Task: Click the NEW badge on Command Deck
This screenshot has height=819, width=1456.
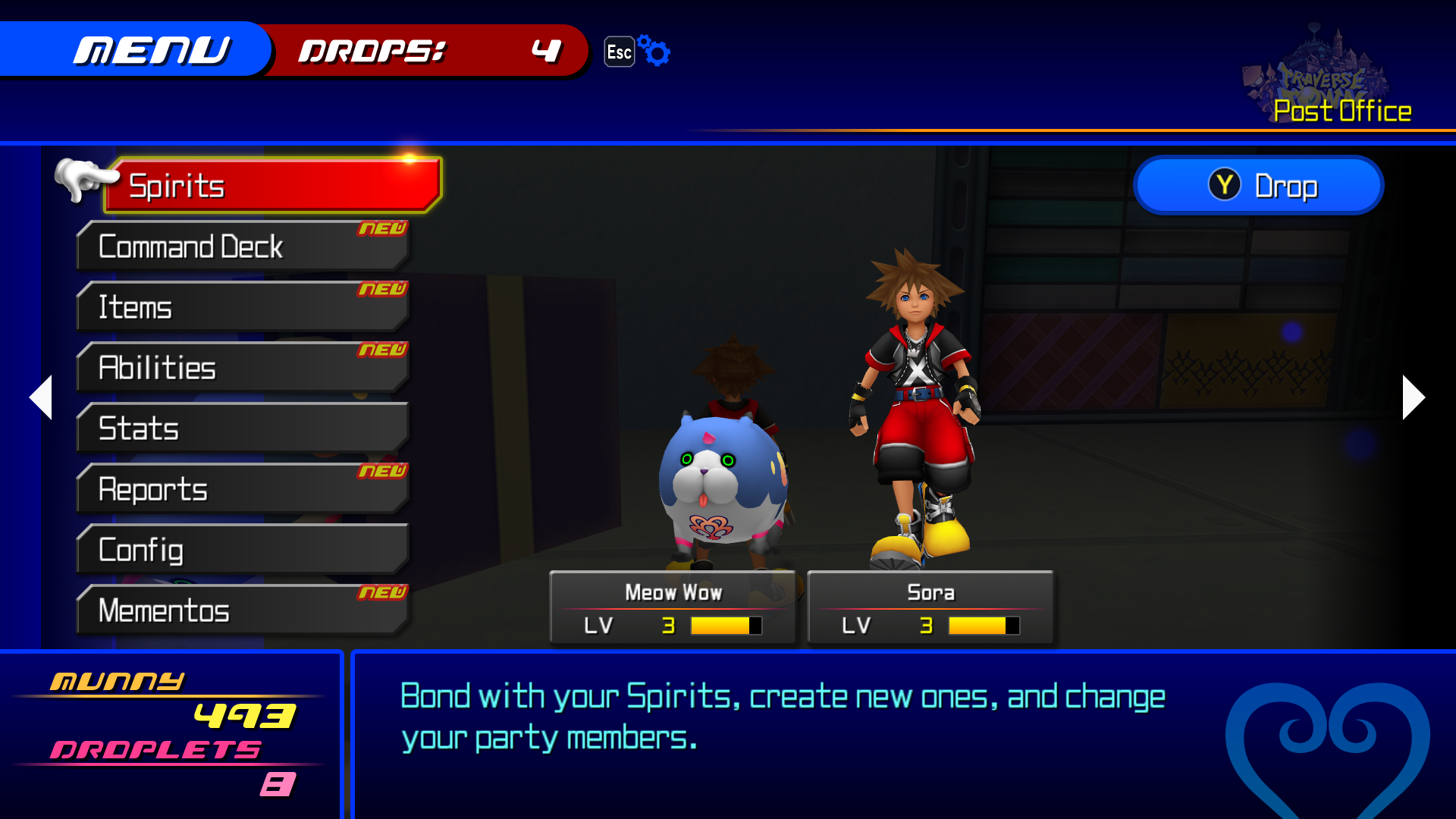Action: pyautogui.click(x=383, y=227)
